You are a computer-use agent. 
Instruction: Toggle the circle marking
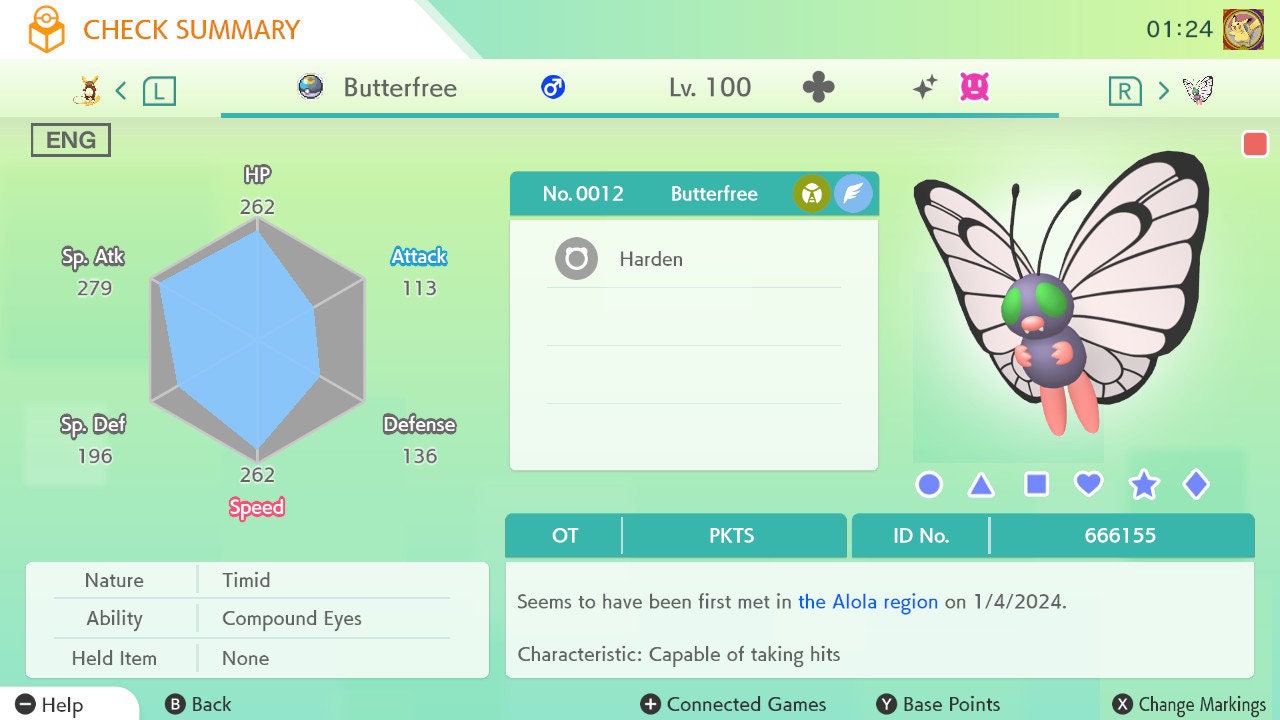(929, 485)
